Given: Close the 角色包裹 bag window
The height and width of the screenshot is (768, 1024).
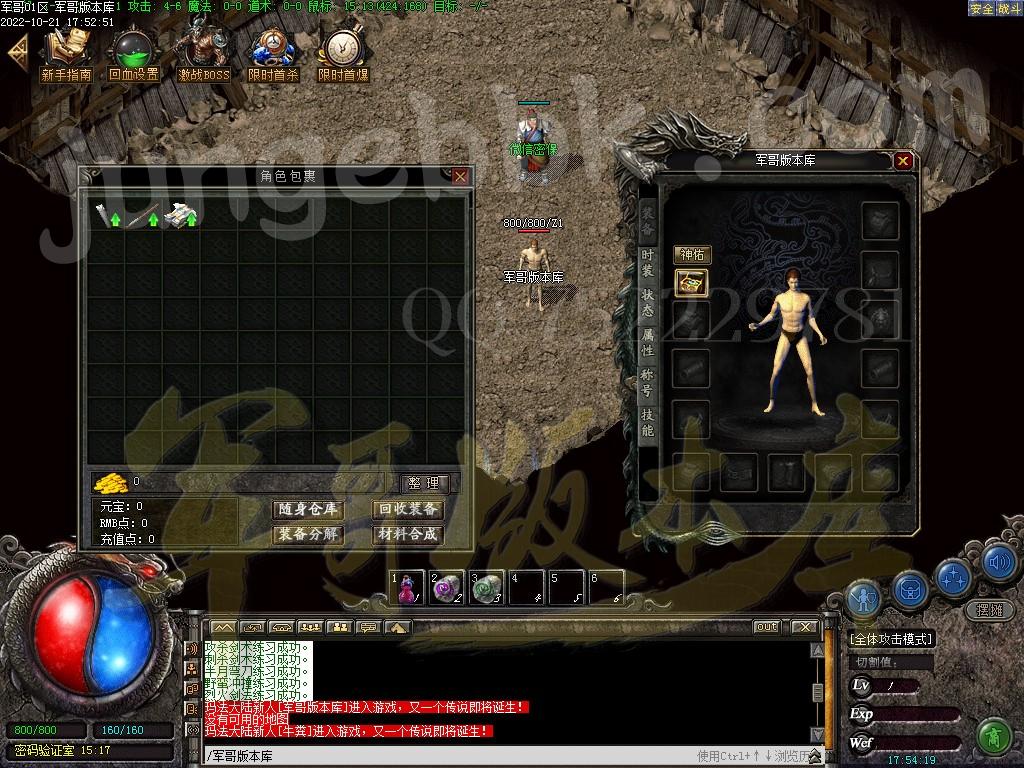Looking at the screenshot, I should 460,176.
